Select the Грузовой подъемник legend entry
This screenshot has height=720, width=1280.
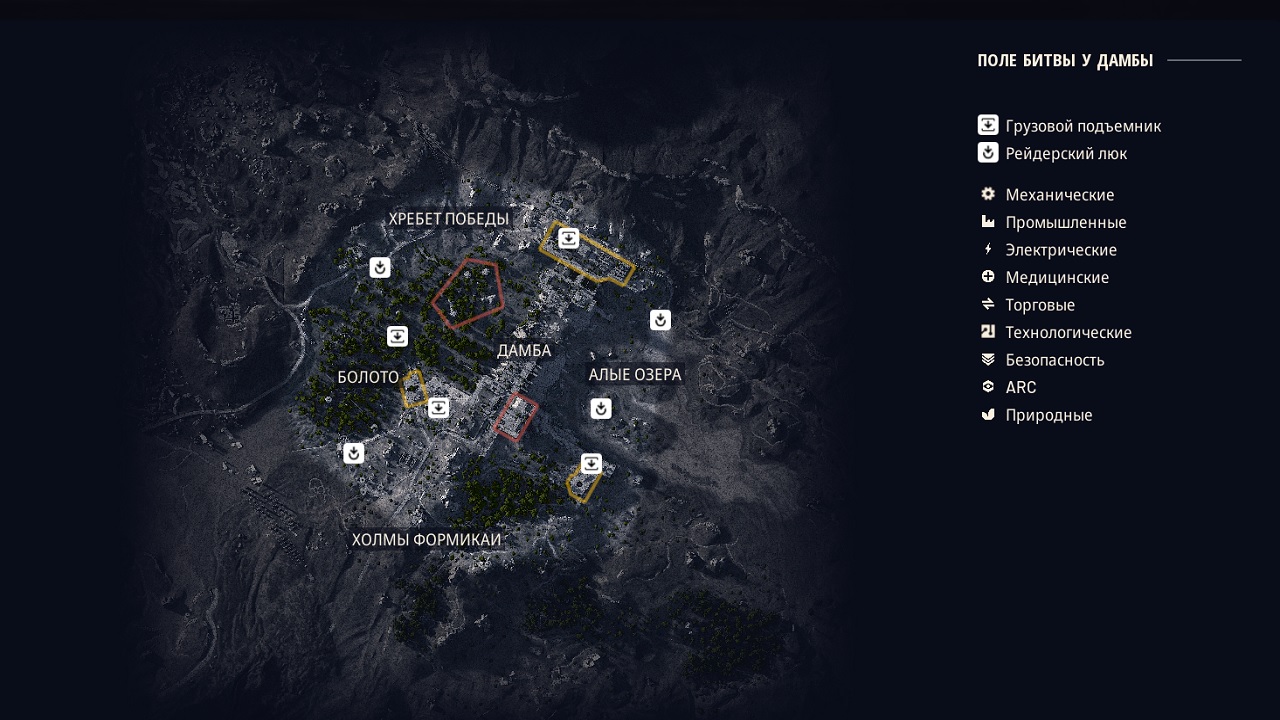tap(1082, 126)
